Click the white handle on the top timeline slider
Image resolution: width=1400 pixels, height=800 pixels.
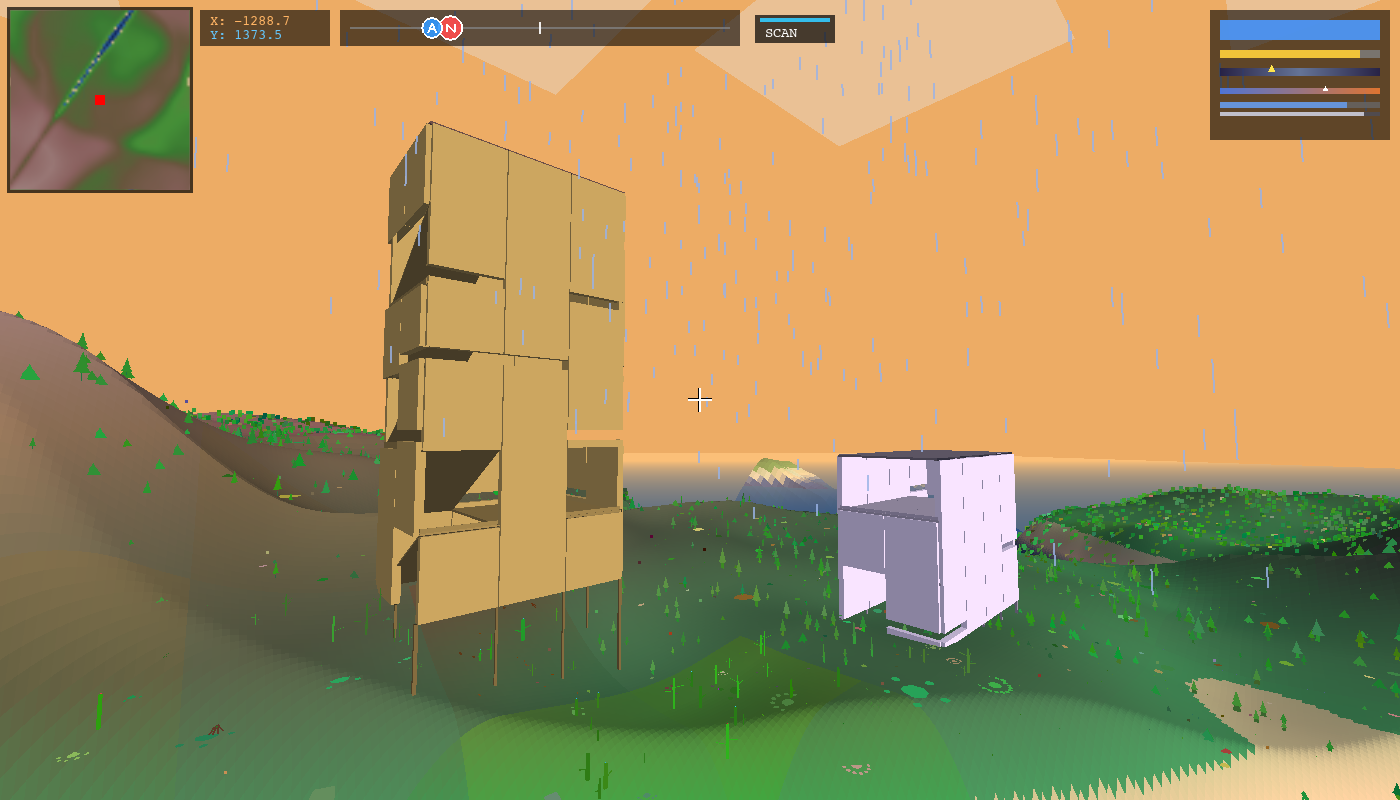point(540,27)
